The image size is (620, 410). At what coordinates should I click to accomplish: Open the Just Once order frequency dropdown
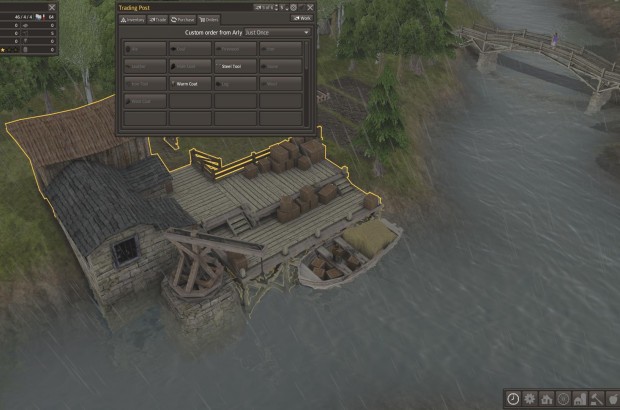(x=277, y=32)
